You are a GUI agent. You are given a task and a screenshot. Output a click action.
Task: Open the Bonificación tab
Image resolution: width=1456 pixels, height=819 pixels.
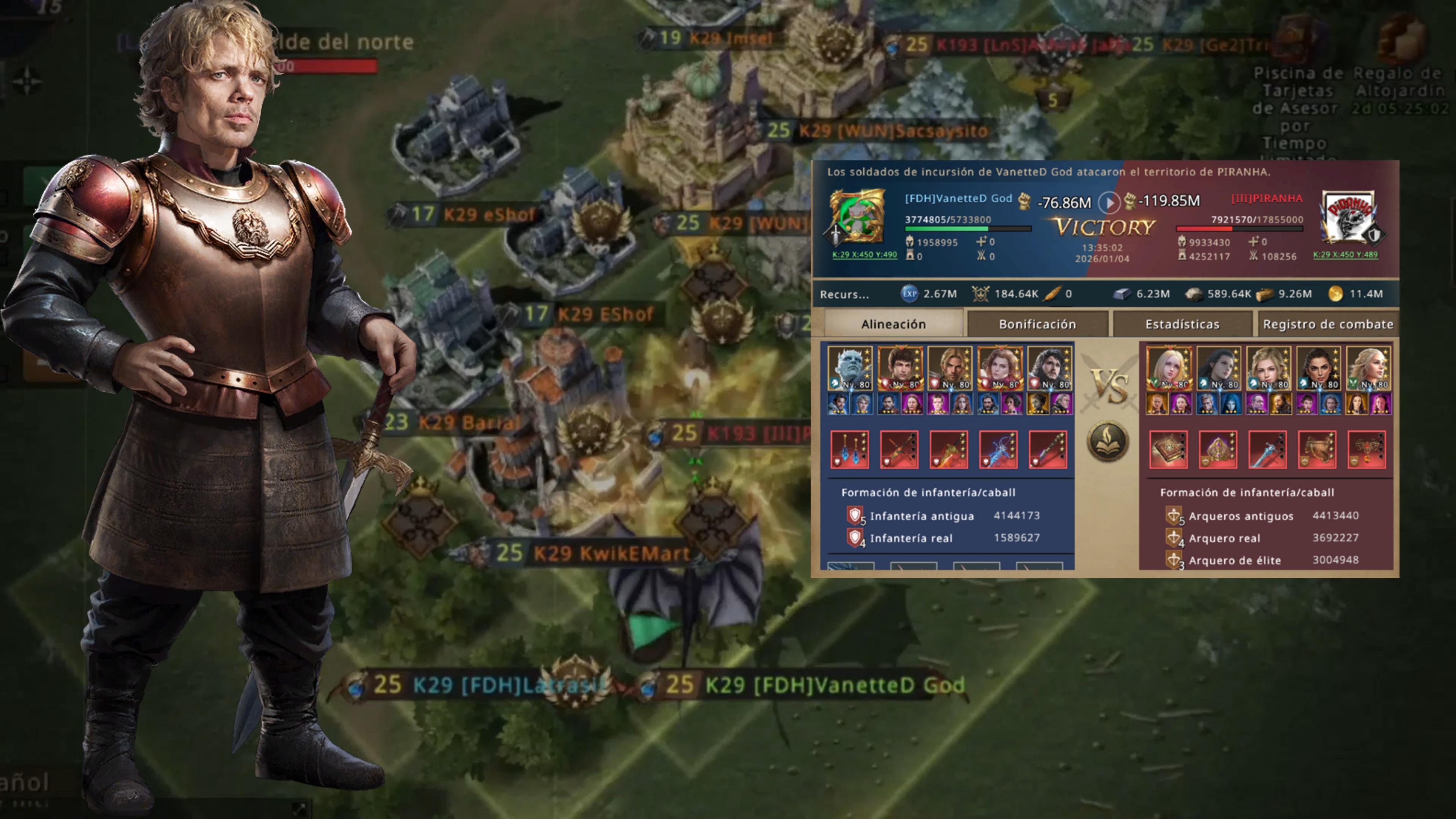coord(1037,324)
